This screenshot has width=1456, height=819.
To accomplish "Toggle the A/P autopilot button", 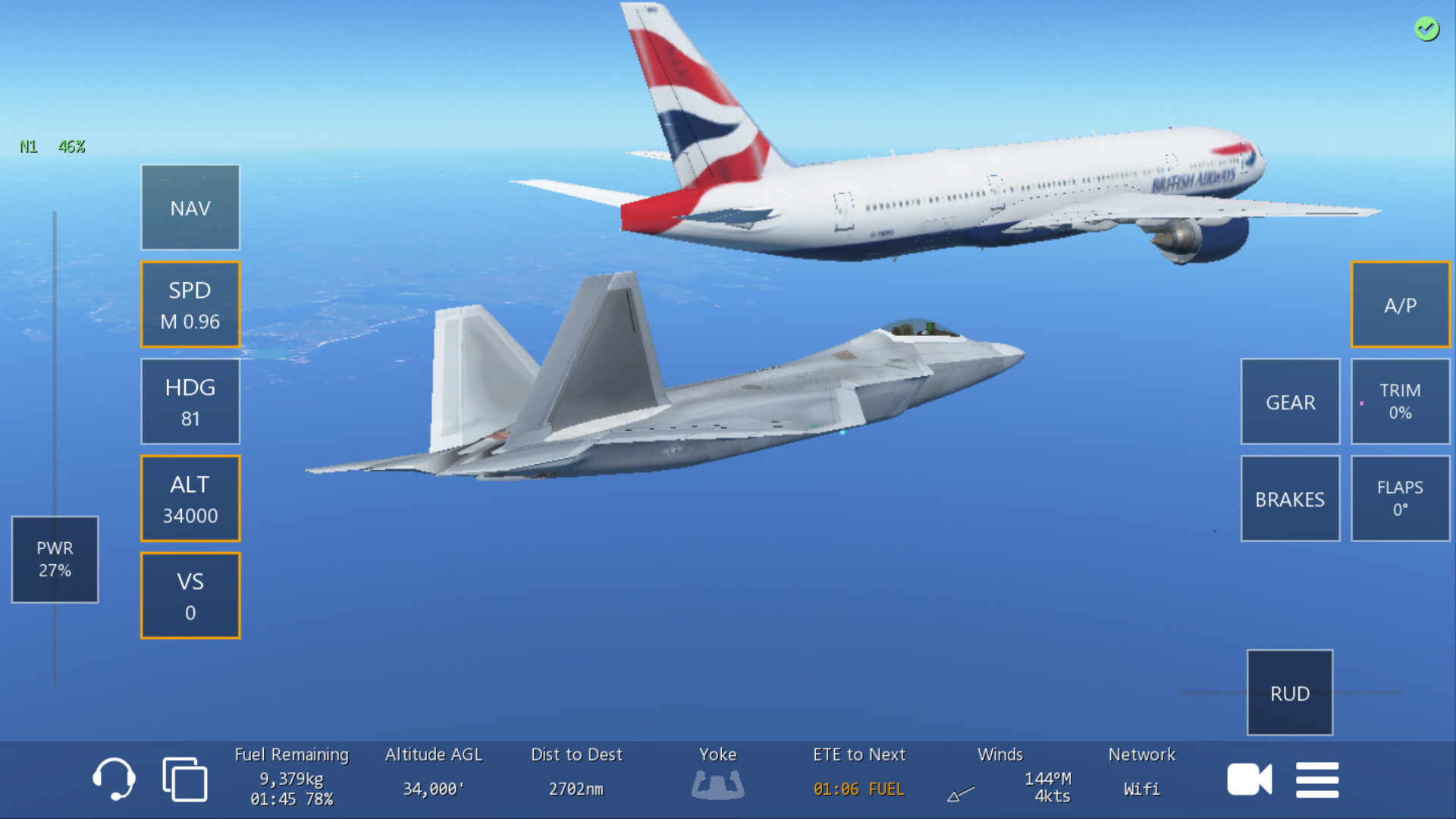I will 1400,304.
